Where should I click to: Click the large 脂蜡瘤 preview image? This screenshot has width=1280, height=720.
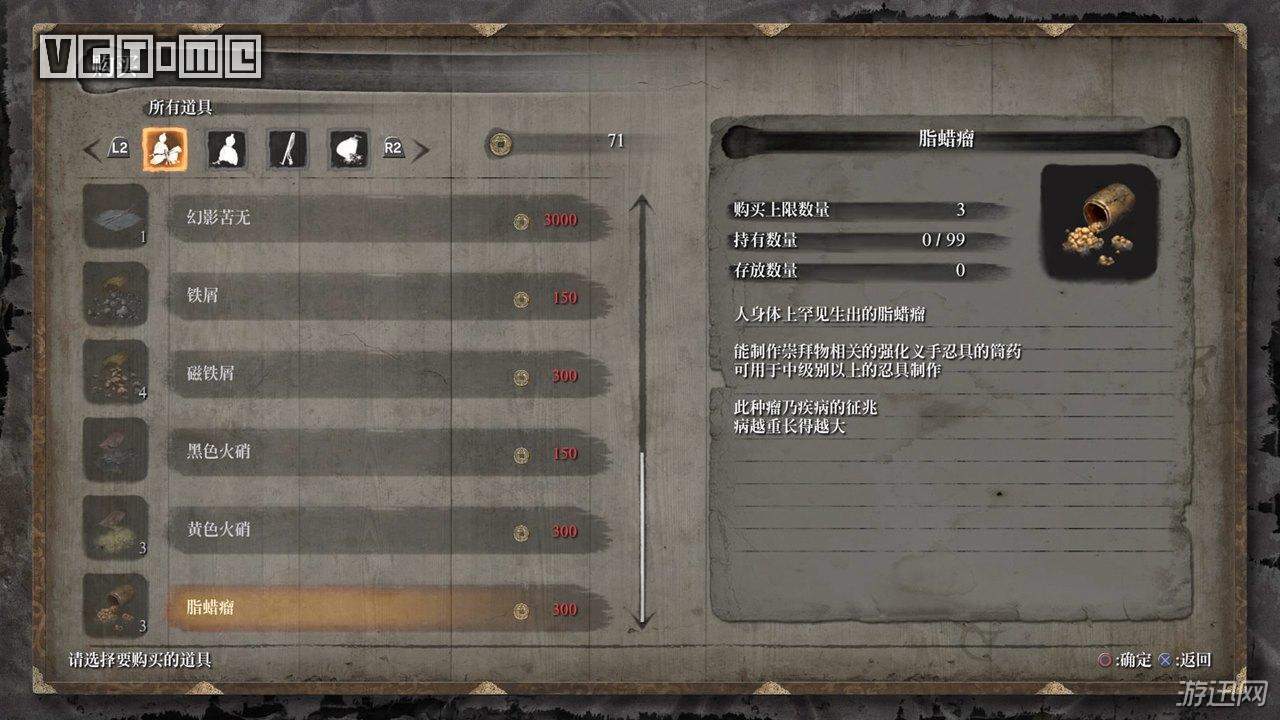1099,222
